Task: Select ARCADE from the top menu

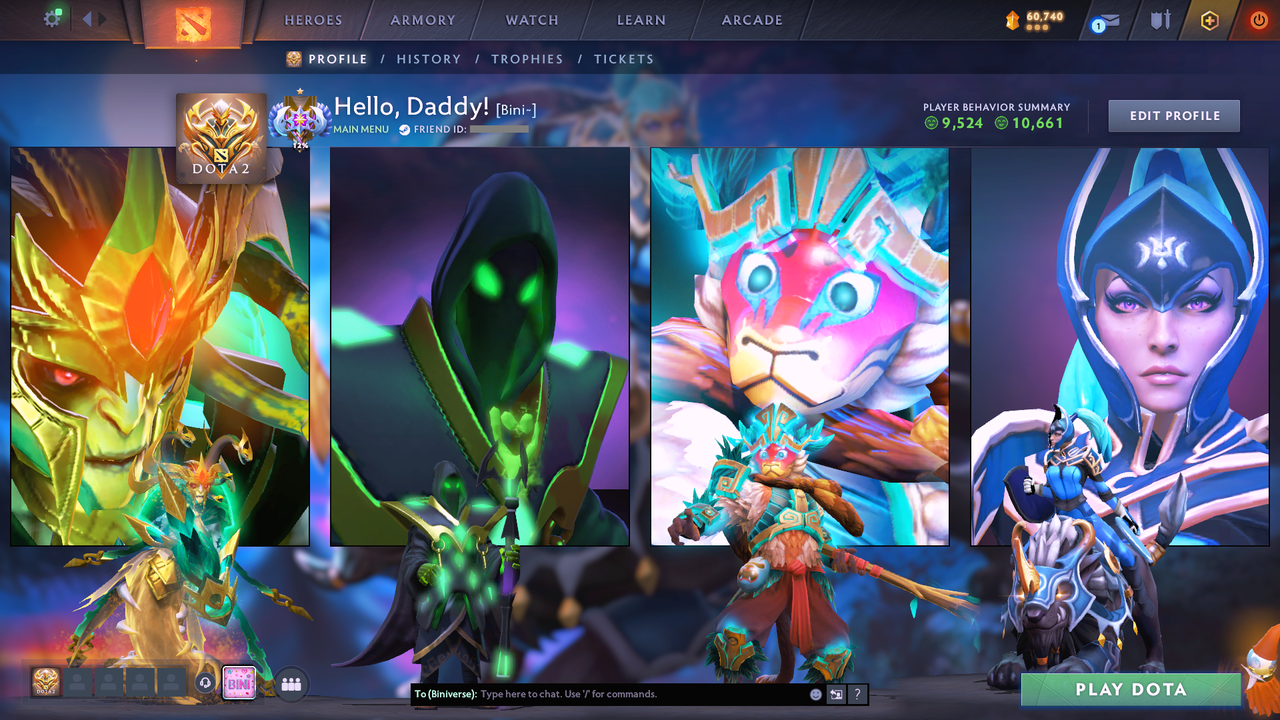Action: 751,19
